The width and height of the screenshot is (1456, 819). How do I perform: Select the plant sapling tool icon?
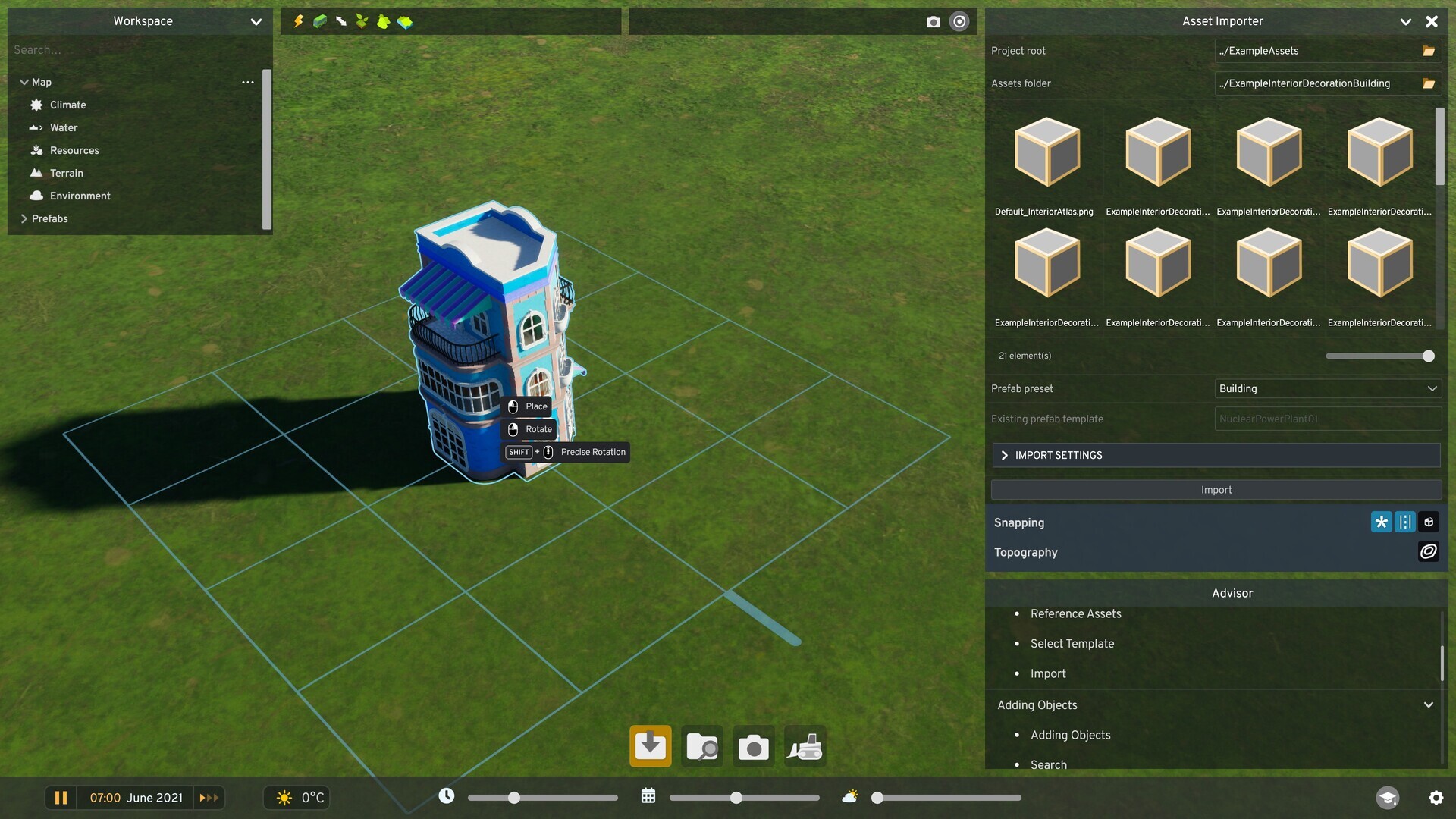click(362, 21)
